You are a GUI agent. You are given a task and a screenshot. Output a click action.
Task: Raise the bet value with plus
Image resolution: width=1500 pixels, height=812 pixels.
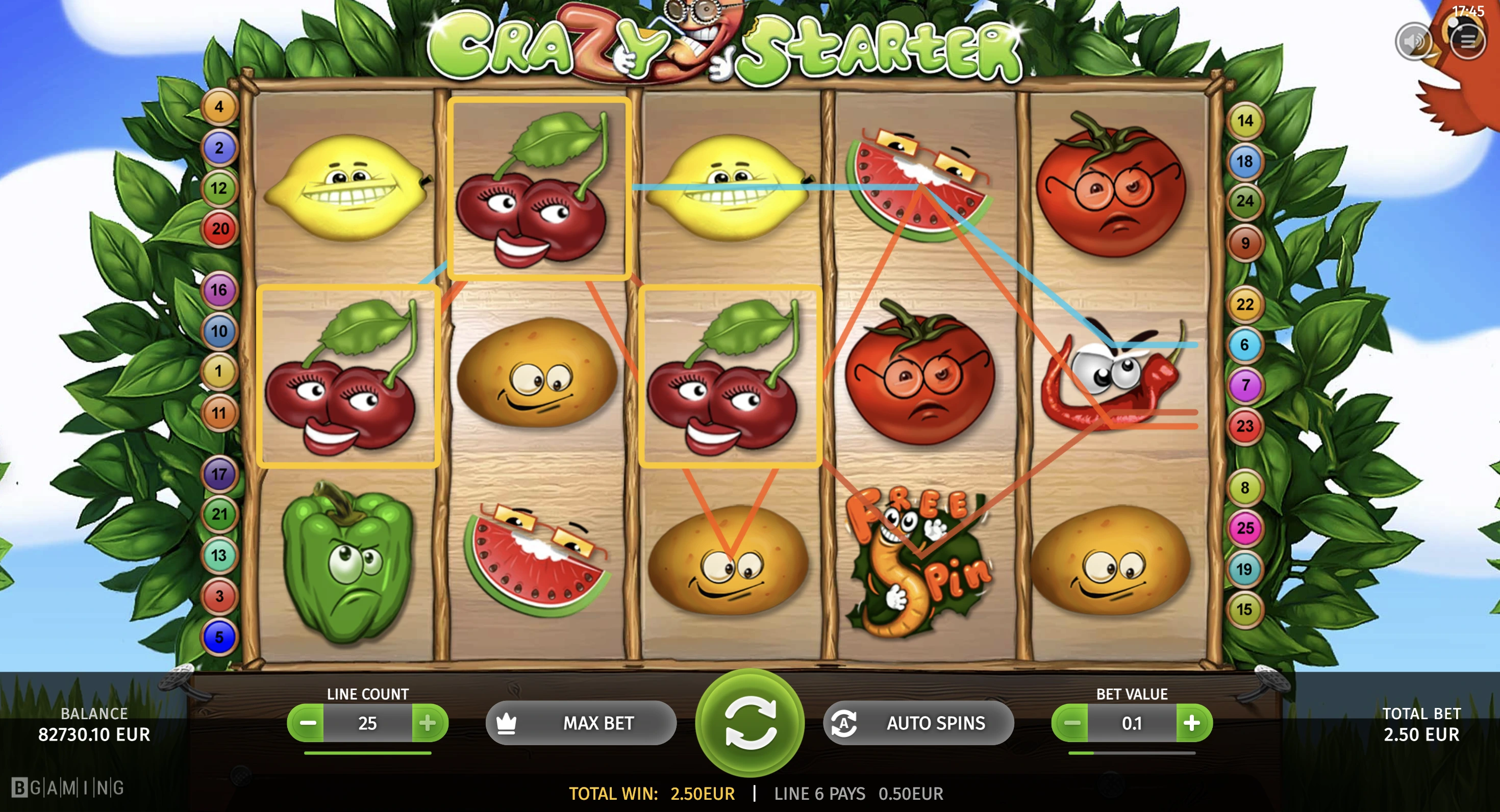[1192, 723]
